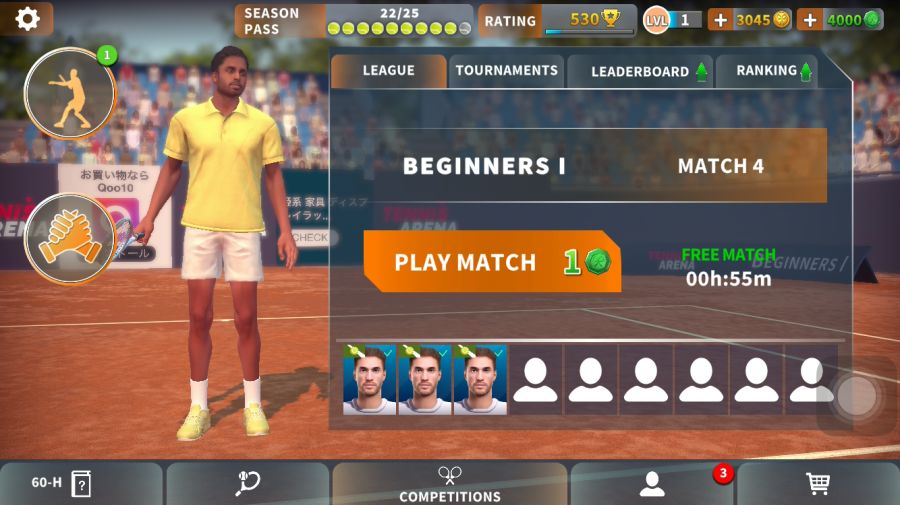The width and height of the screenshot is (900, 505).
Task: Tap the round floating assistive button
Action: point(856,397)
